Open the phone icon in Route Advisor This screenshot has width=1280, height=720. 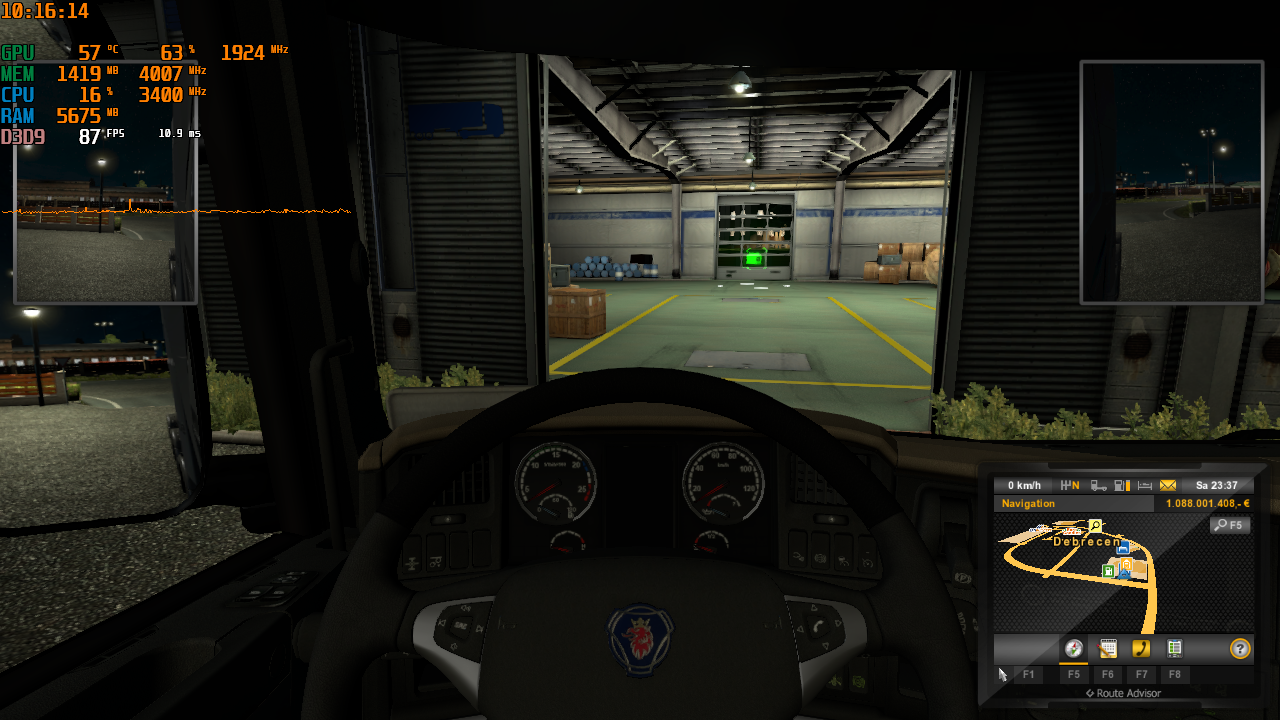(x=1142, y=649)
